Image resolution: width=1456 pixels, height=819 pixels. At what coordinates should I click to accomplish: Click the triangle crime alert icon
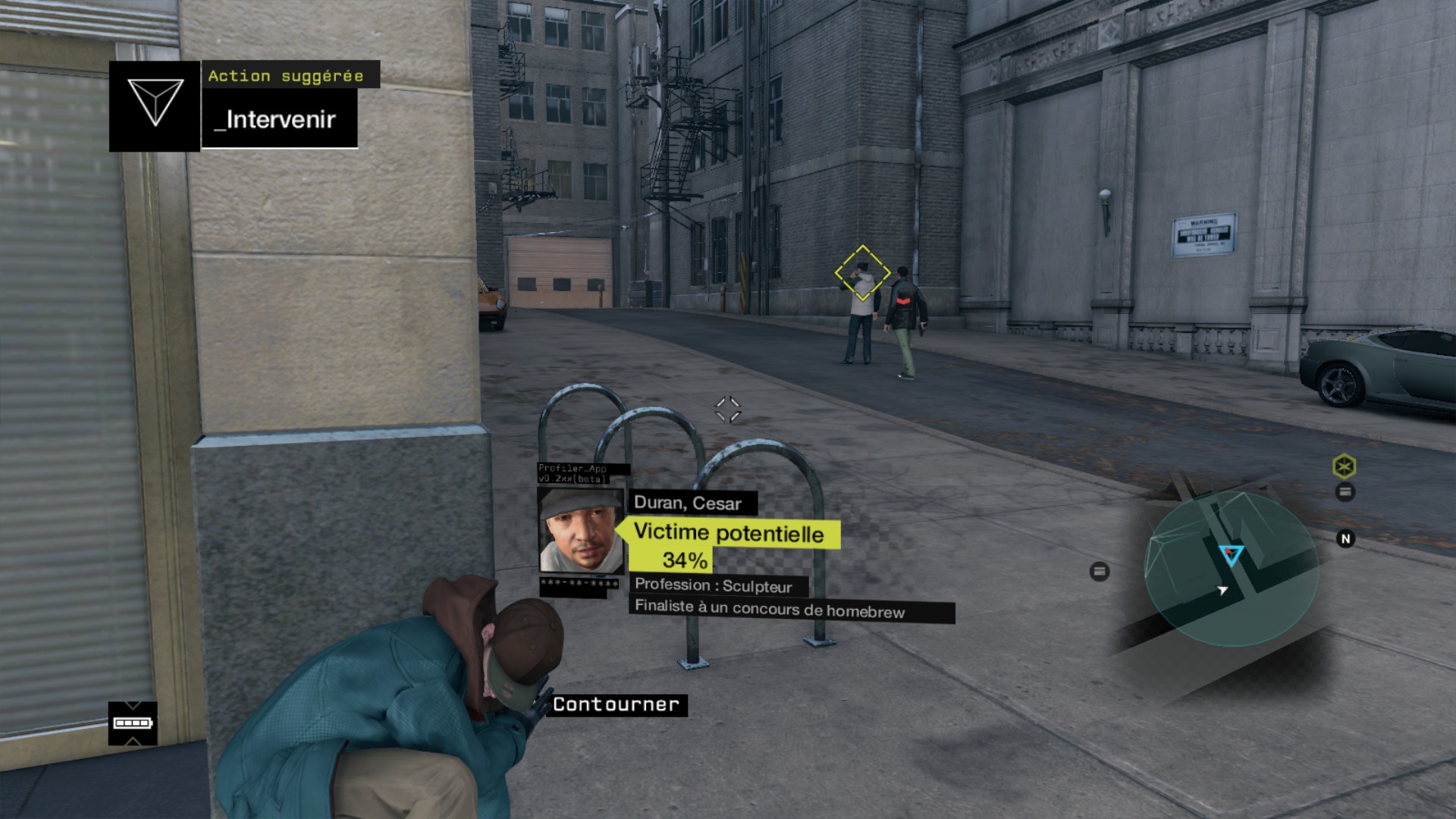click(x=155, y=105)
